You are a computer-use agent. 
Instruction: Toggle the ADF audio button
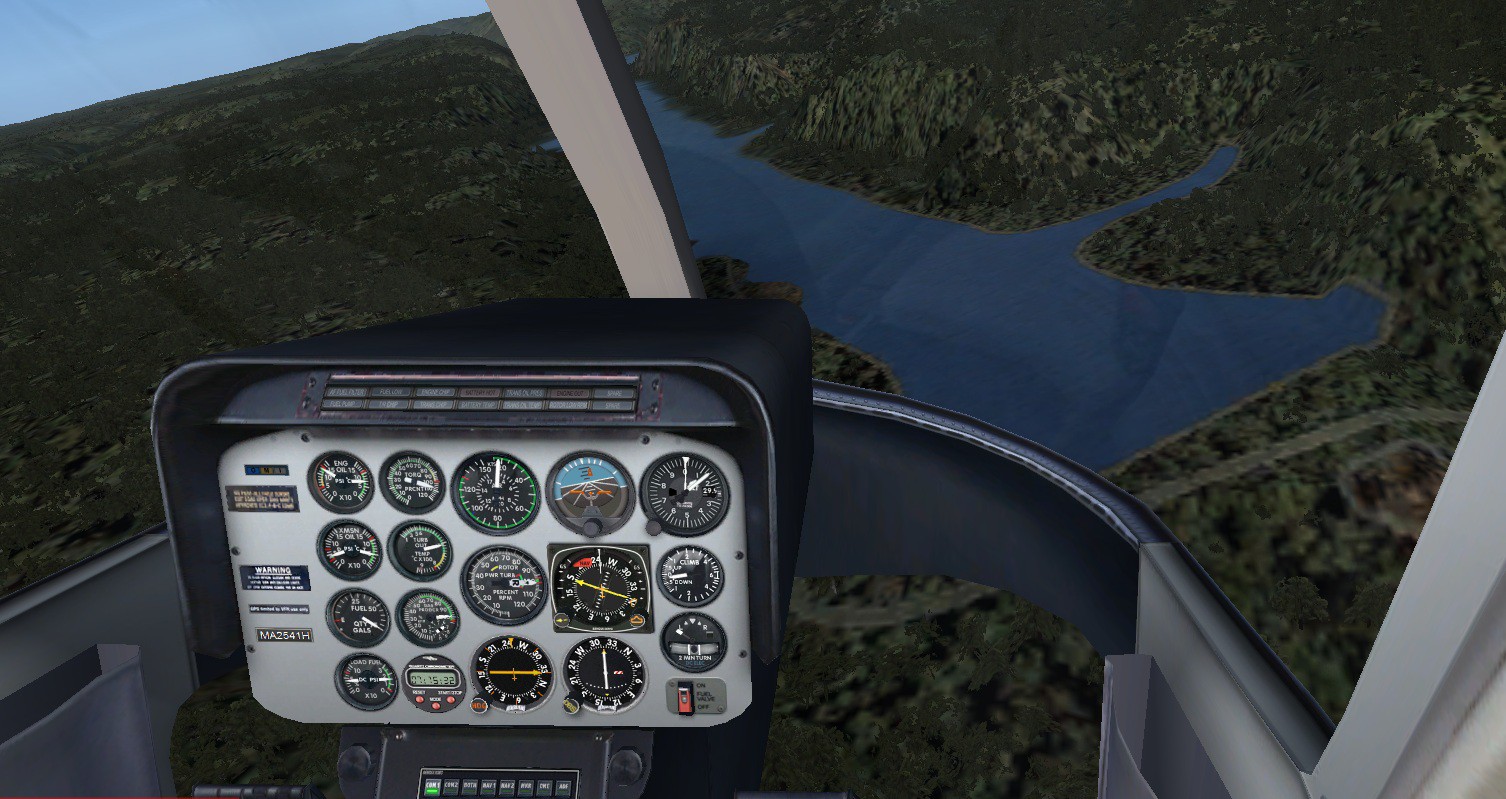click(563, 786)
